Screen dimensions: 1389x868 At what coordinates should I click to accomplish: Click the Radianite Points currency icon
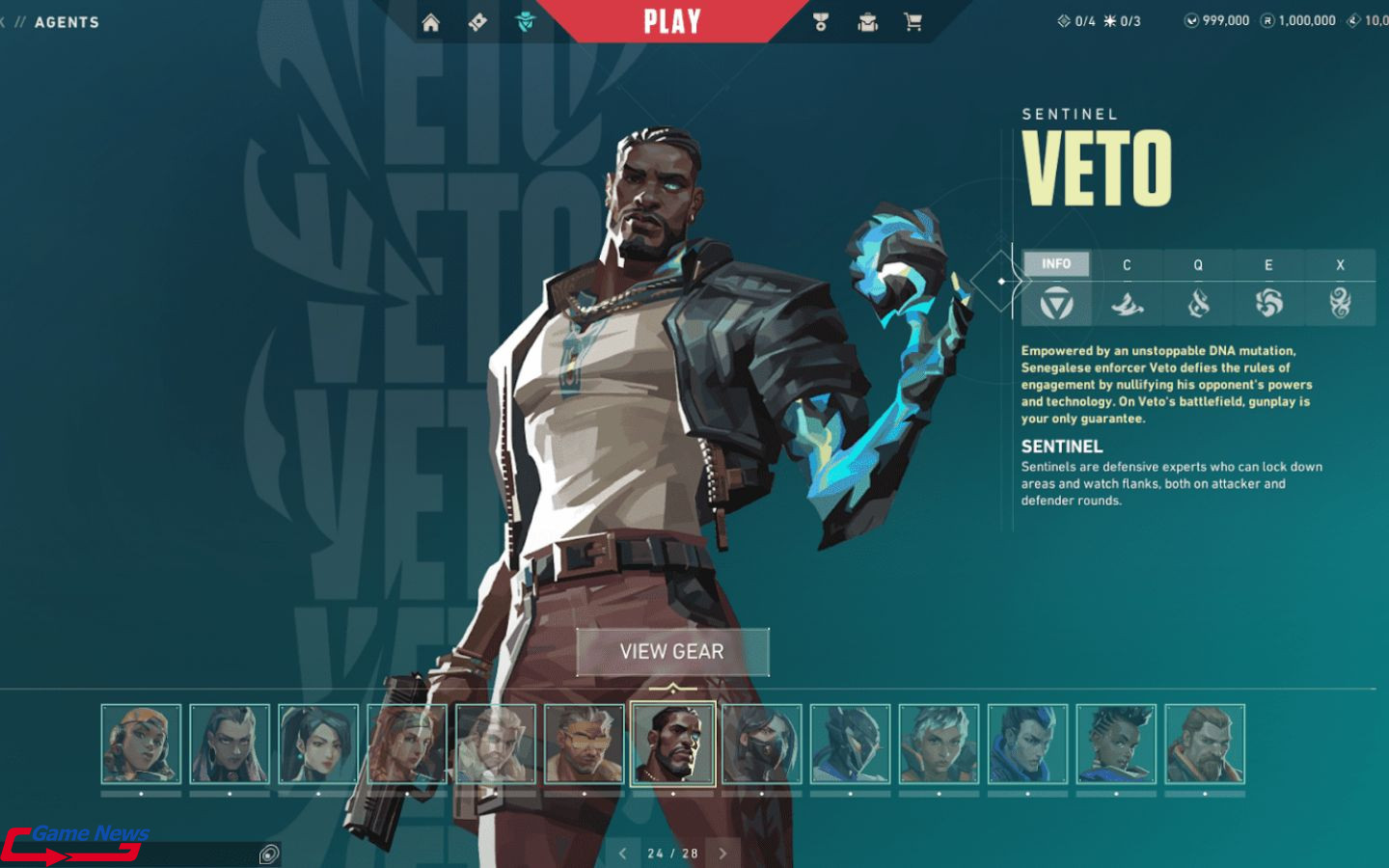[1268, 19]
